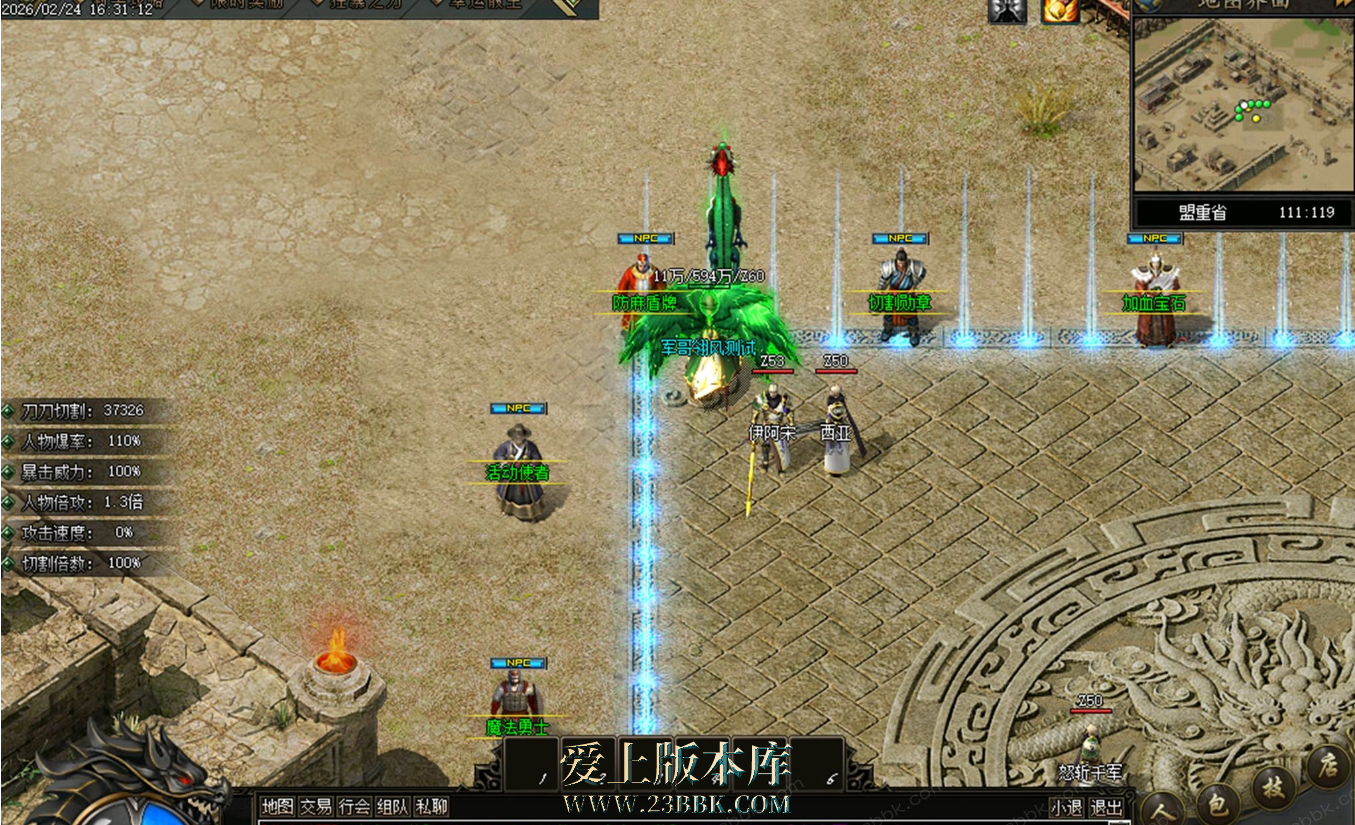Open the 人 character round button
1355x825 pixels.
point(1161,807)
